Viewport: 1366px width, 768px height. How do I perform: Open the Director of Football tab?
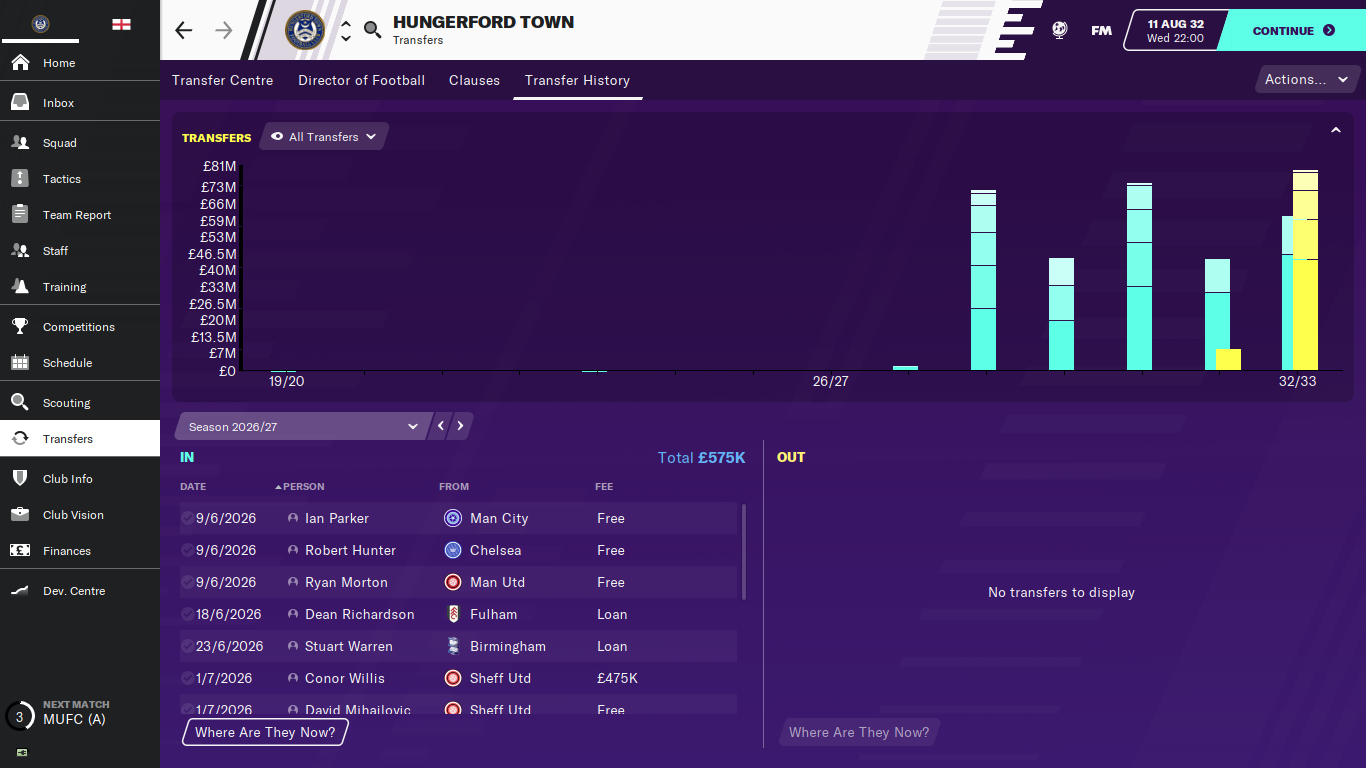tap(361, 80)
